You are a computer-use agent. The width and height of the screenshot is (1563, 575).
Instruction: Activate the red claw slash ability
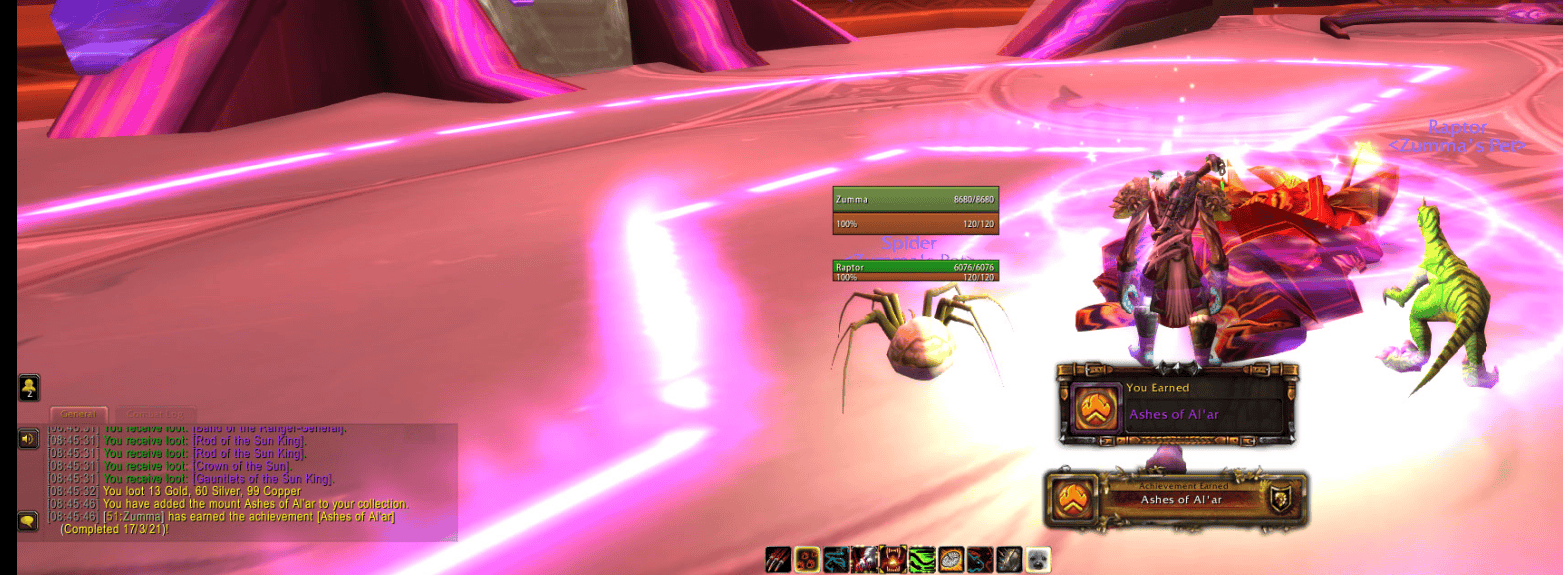(778, 560)
